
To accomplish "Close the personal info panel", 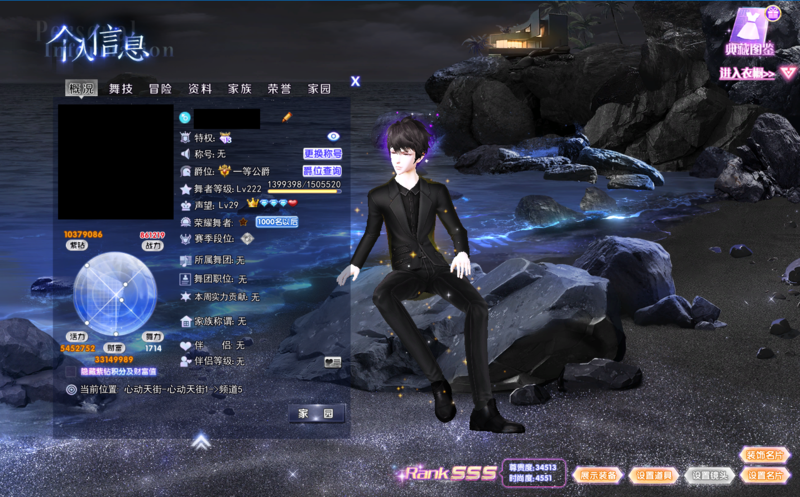I will (355, 82).
